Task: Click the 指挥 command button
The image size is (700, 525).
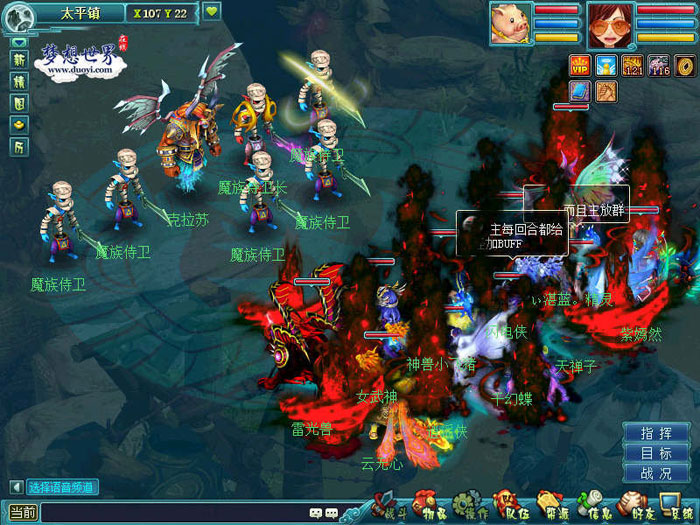Action: coord(656,433)
